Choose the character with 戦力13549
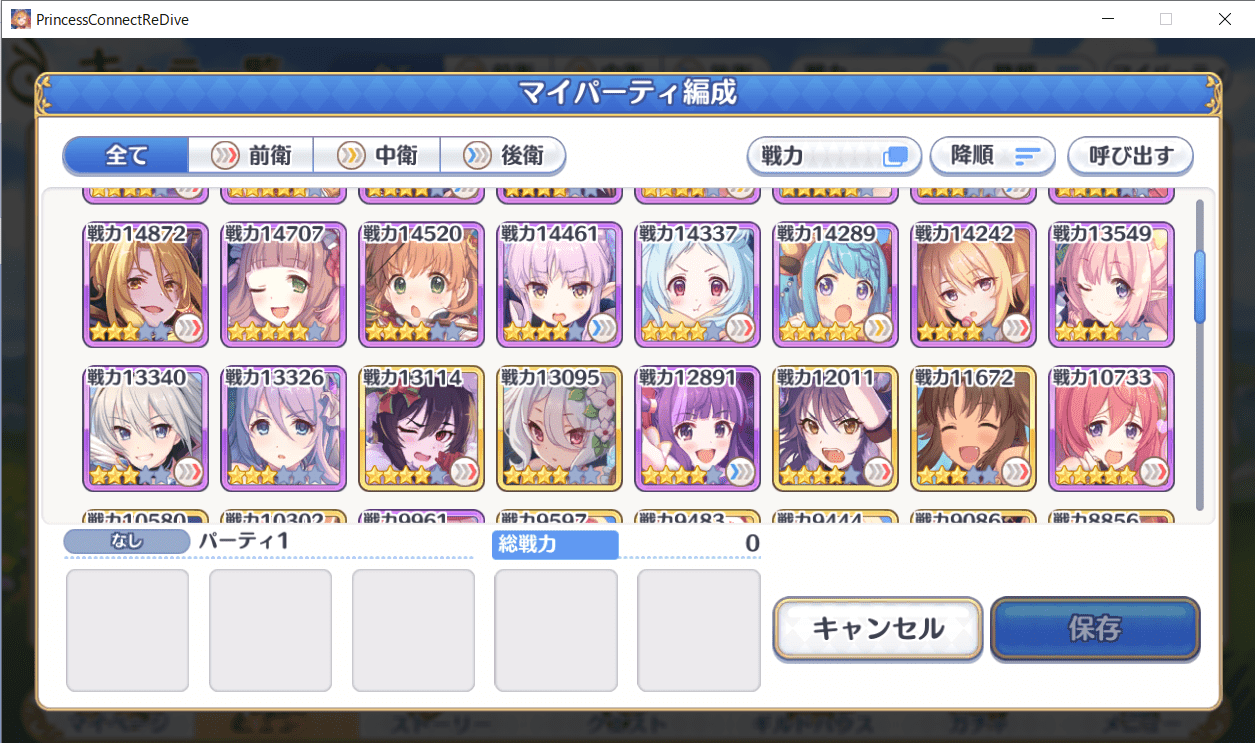 pyautogui.click(x=1111, y=285)
